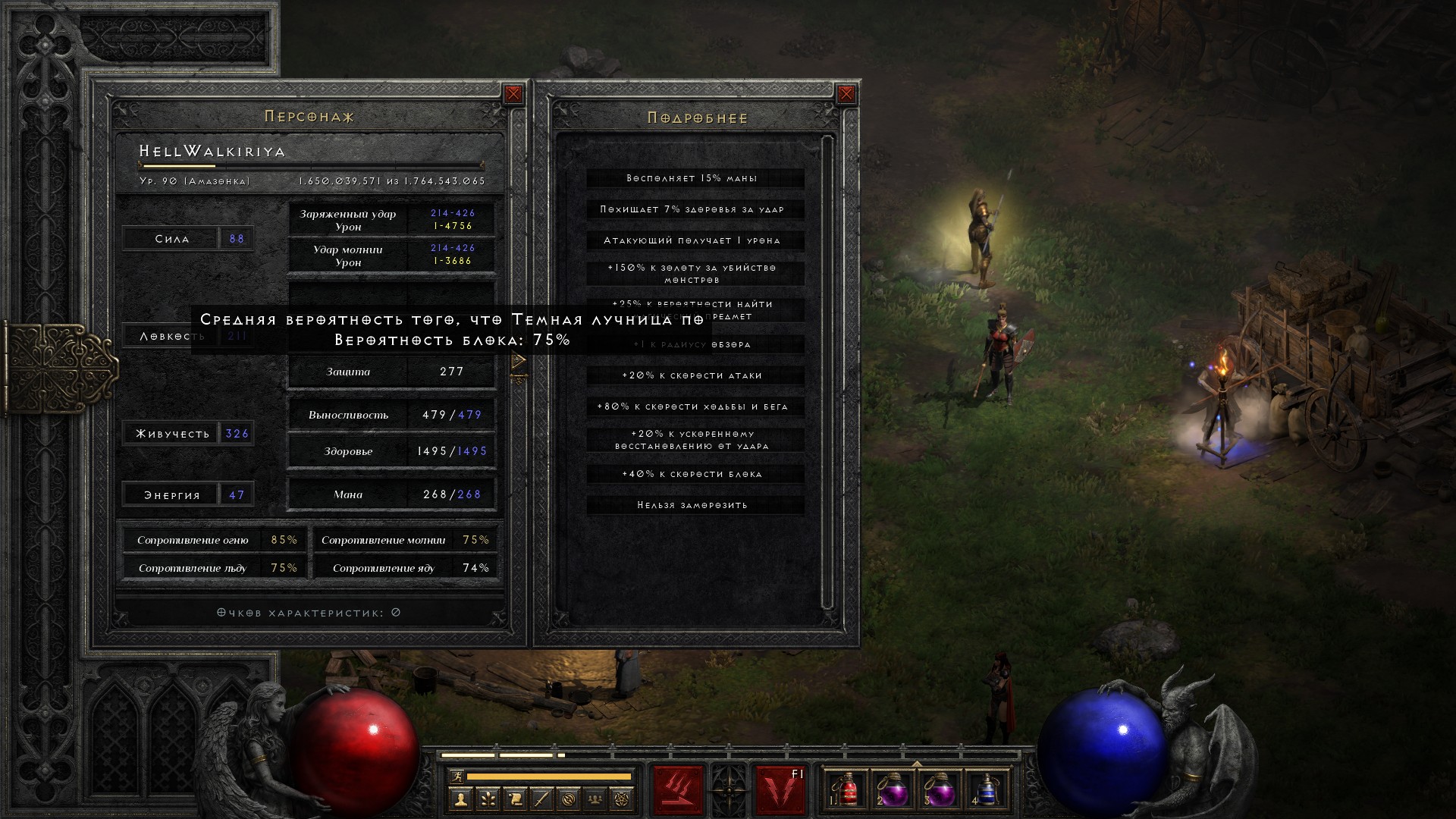Click the pentagram game menu button
Image resolution: width=1456 pixels, height=819 pixels.
pyautogui.click(x=623, y=799)
